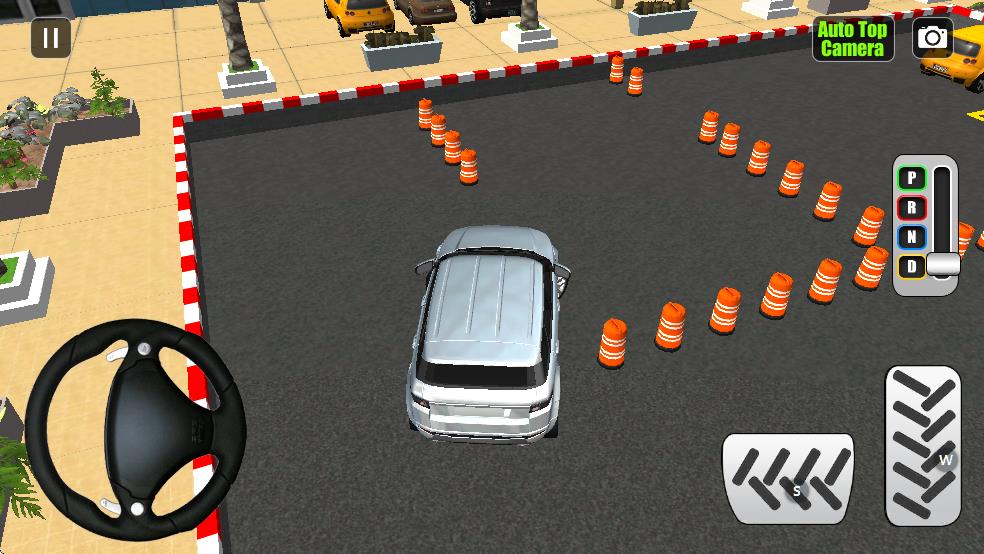Shift gear to N (Neutral)
984x554 pixels.
tap(911, 237)
